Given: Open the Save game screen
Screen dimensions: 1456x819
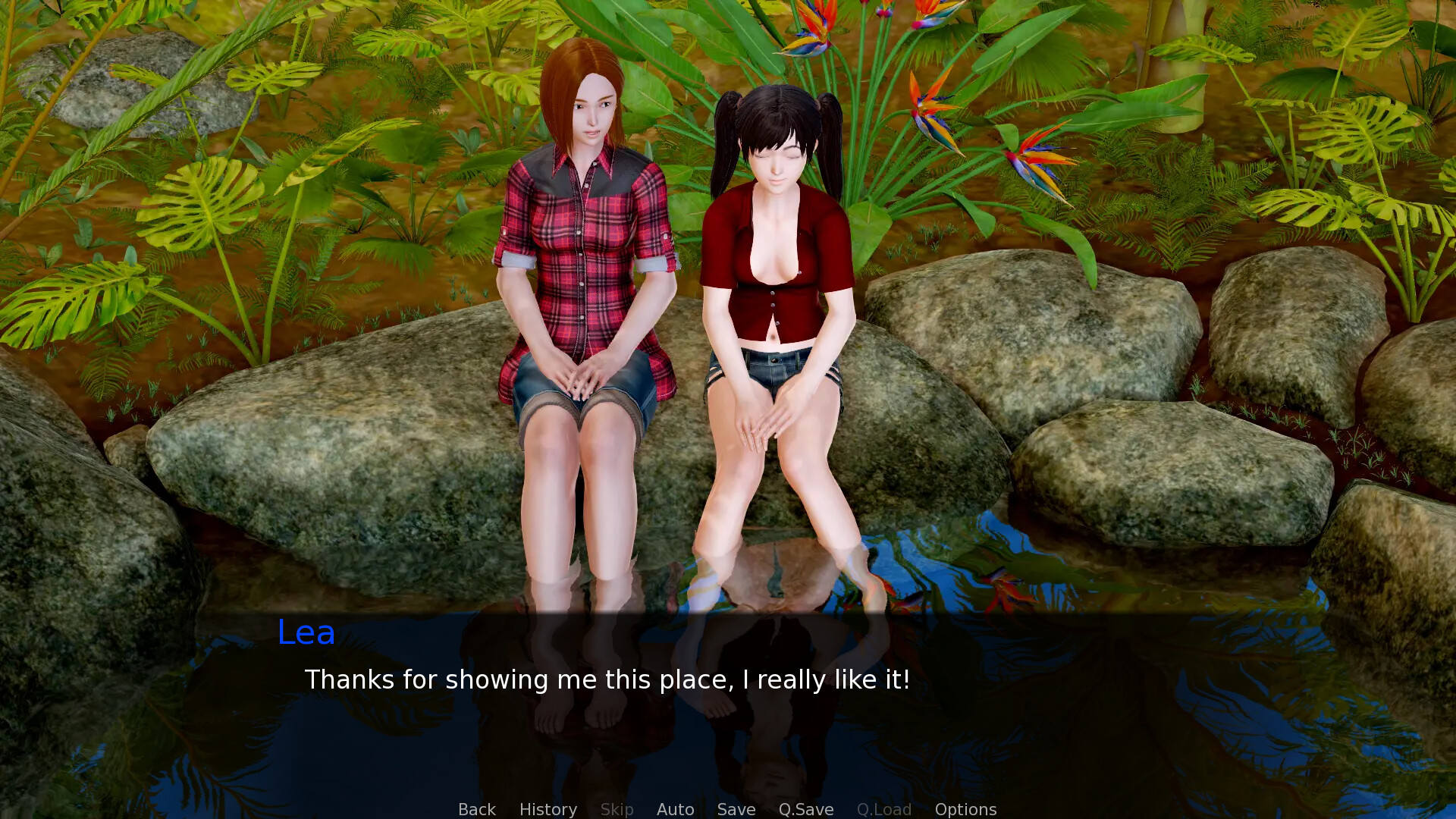Looking at the screenshot, I should point(736,809).
